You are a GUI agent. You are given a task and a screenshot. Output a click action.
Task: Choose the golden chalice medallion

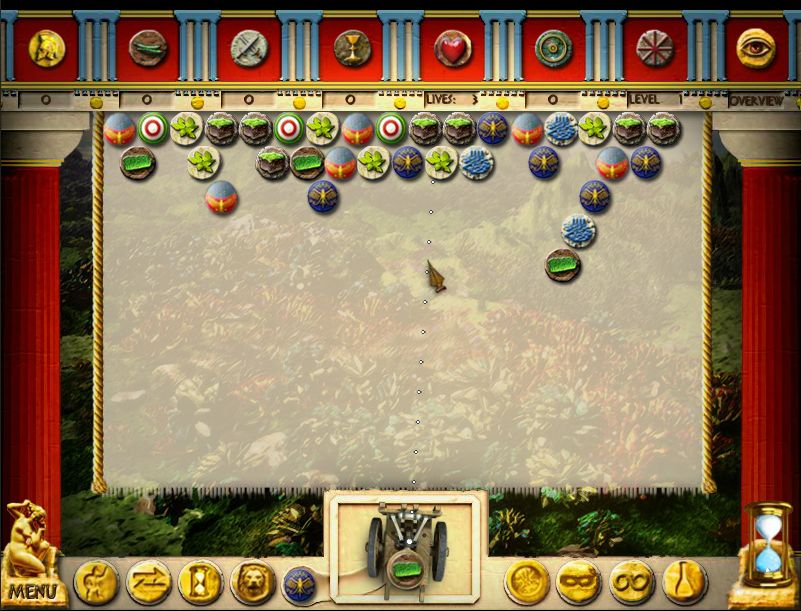point(351,46)
